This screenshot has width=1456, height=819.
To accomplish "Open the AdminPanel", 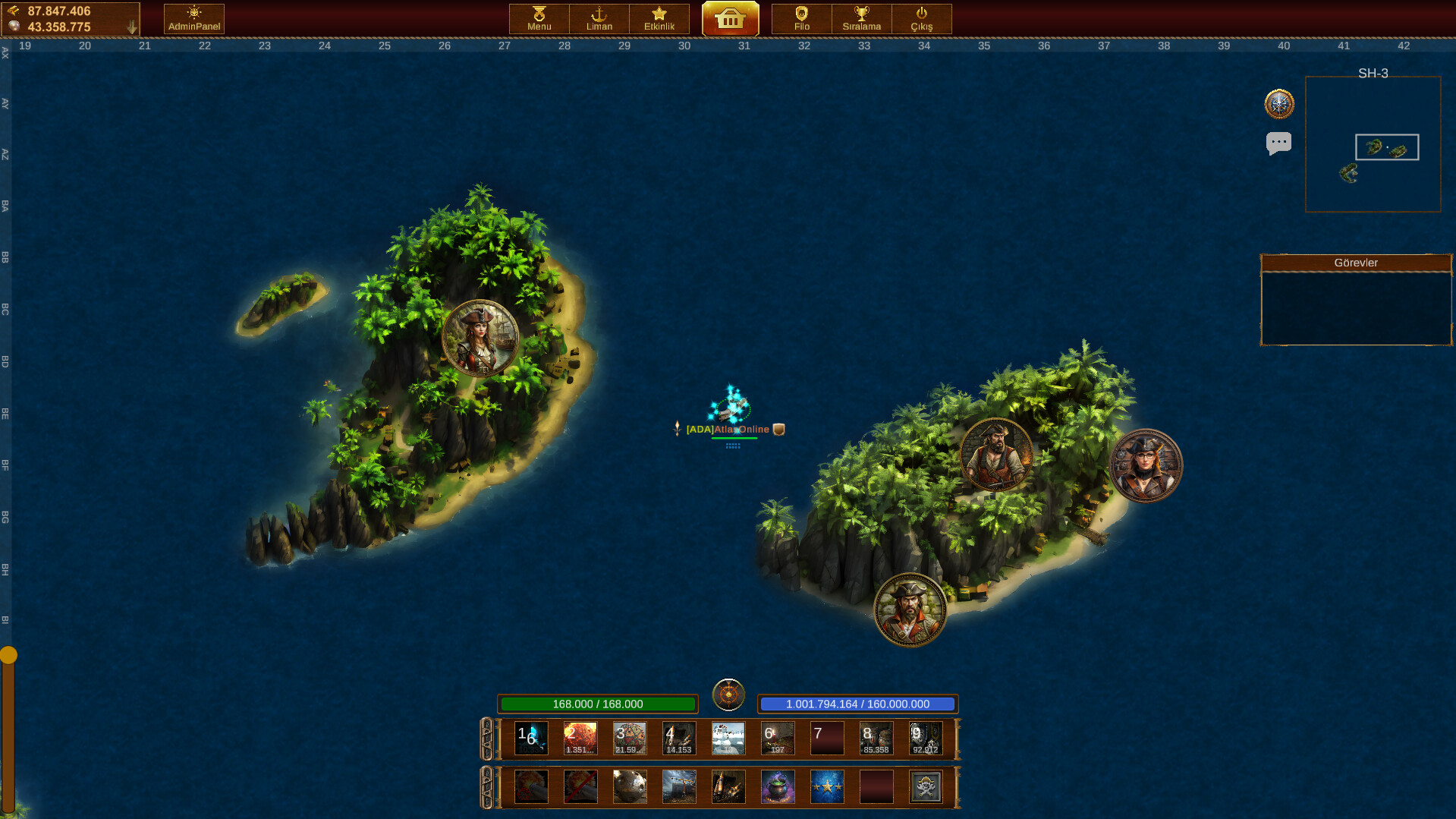I will coord(193,18).
